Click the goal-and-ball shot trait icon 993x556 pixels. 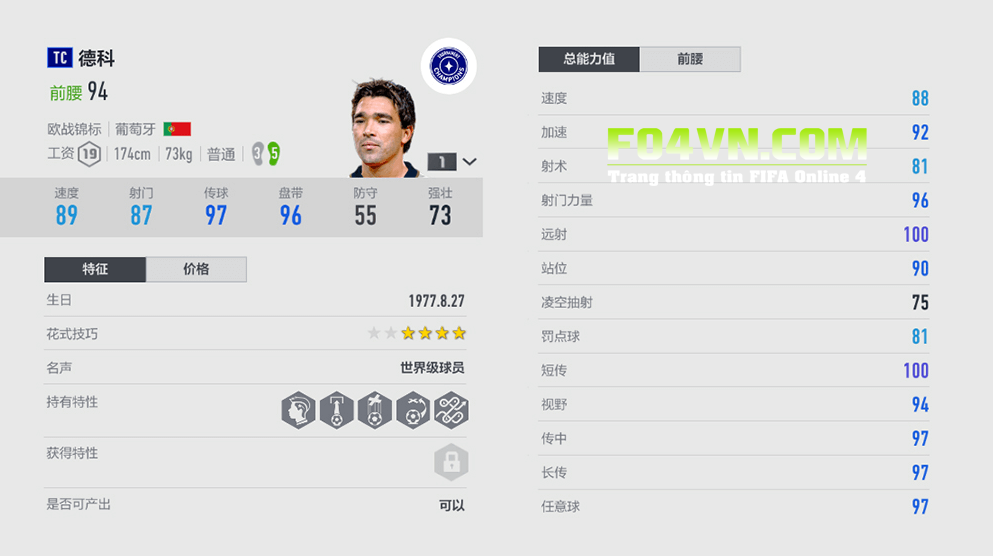pyautogui.click(x=336, y=410)
